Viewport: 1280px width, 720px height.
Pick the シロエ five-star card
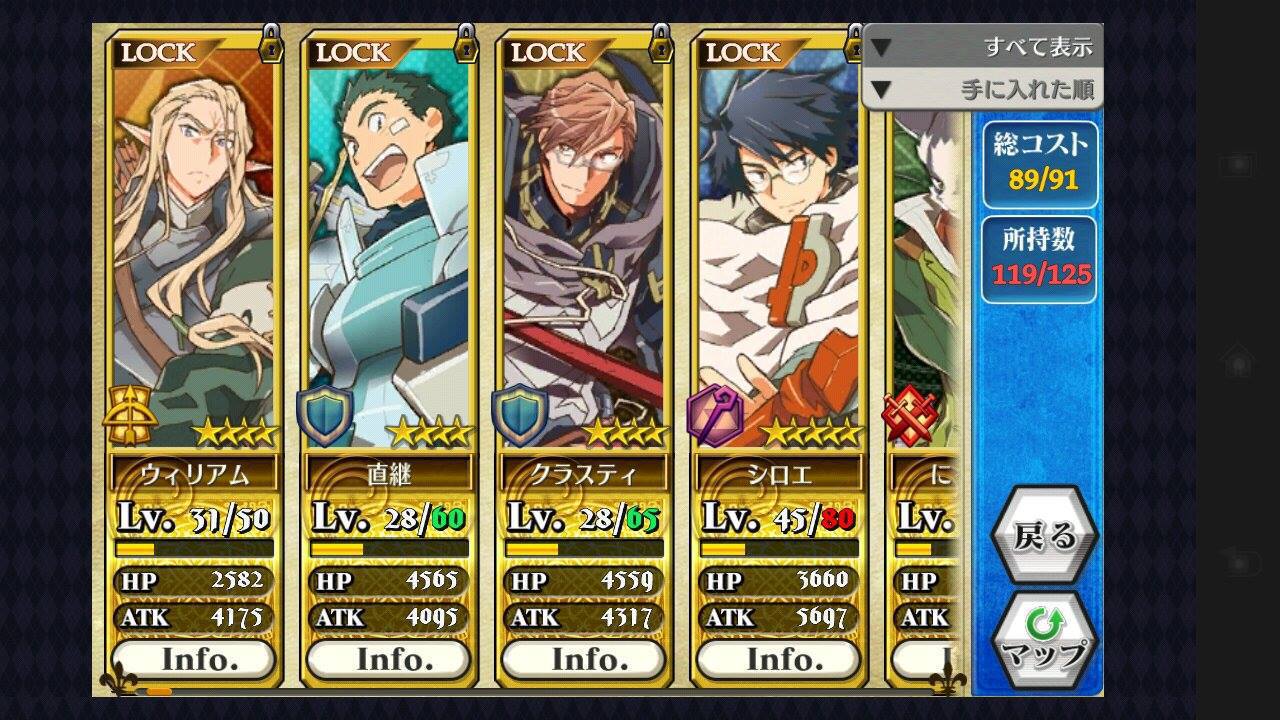tap(778, 250)
